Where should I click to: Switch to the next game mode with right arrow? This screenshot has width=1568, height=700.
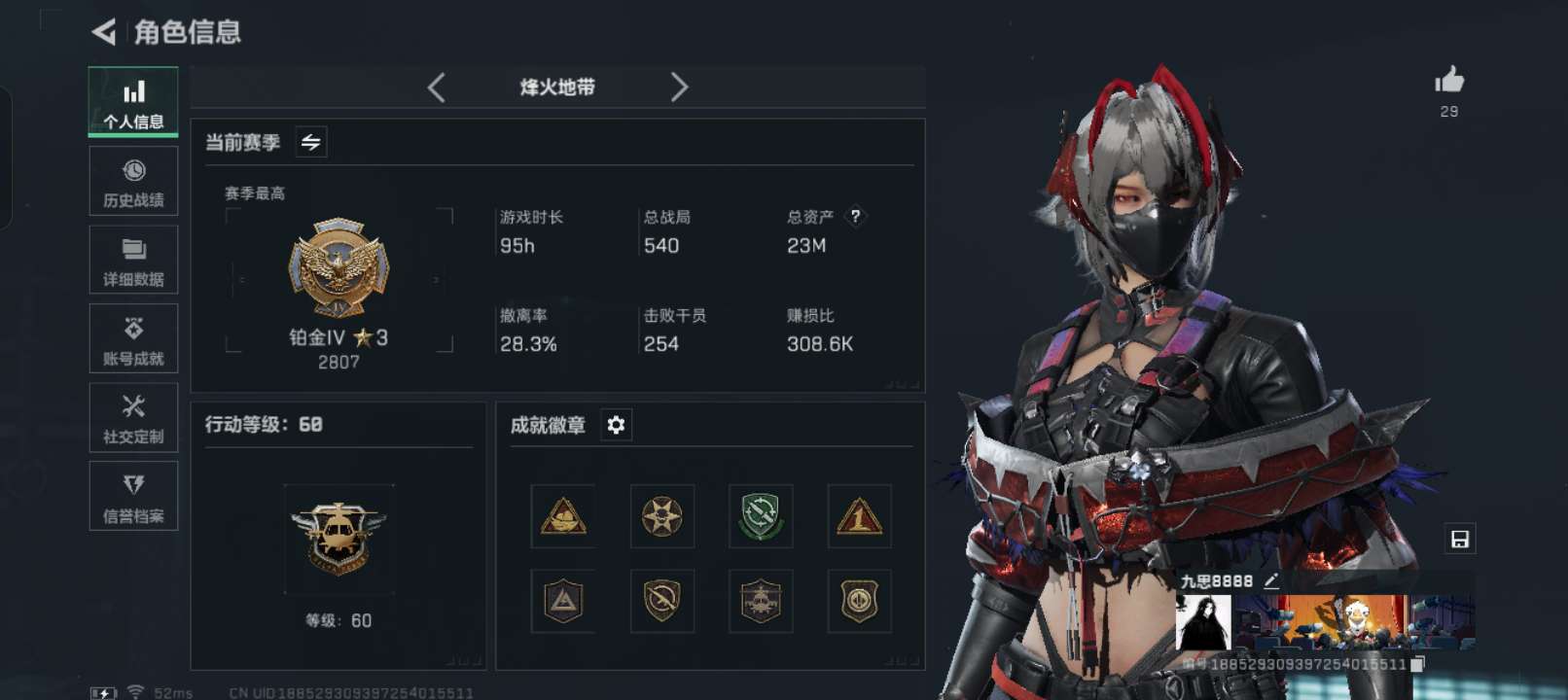point(679,87)
